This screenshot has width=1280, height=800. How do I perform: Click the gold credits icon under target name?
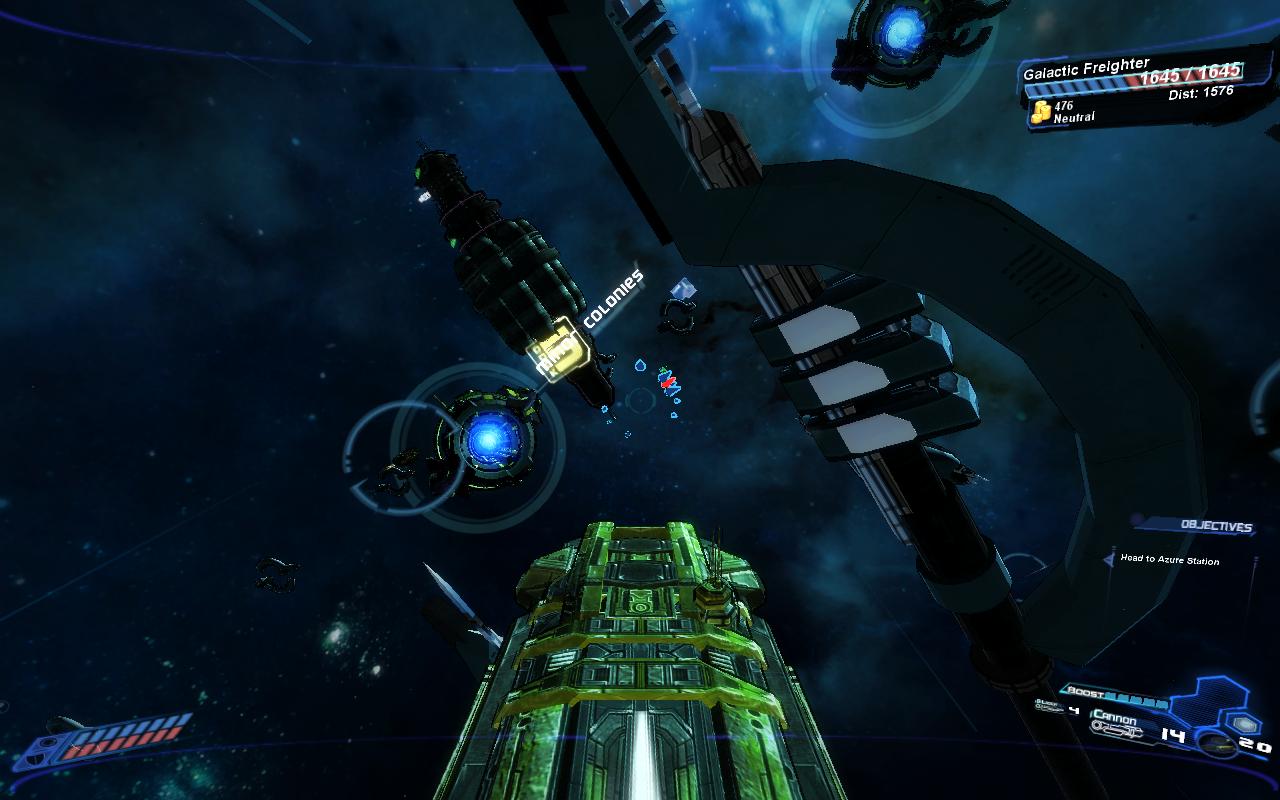click(1039, 111)
